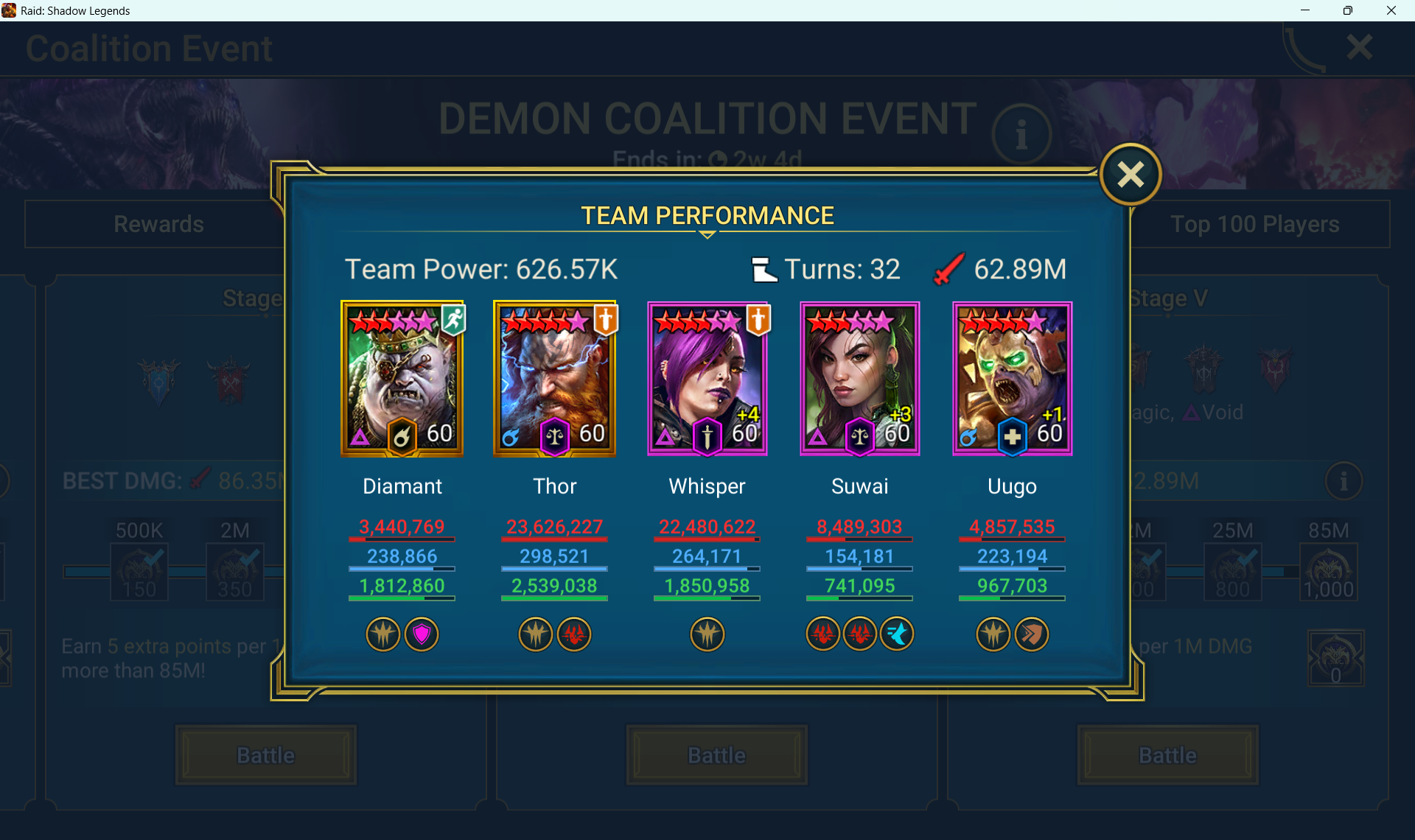The width and height of the screenshot is (1415, 840).
Task: Close the Coalition Event screen
Action: [1359, 48]
